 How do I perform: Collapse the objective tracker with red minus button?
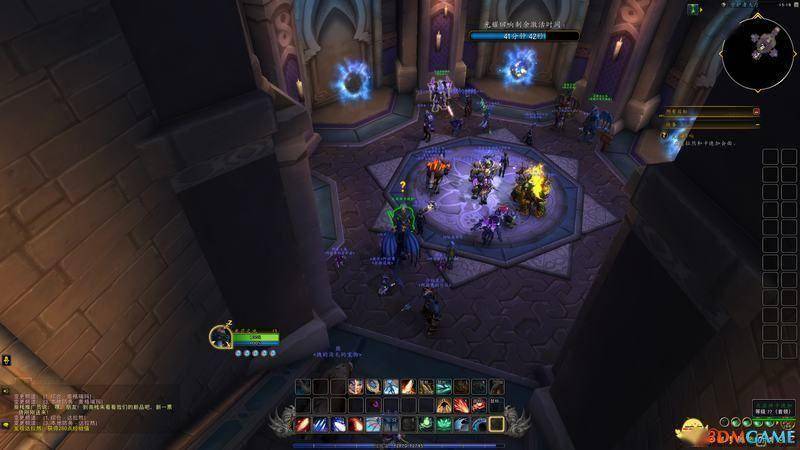(756, 112)
